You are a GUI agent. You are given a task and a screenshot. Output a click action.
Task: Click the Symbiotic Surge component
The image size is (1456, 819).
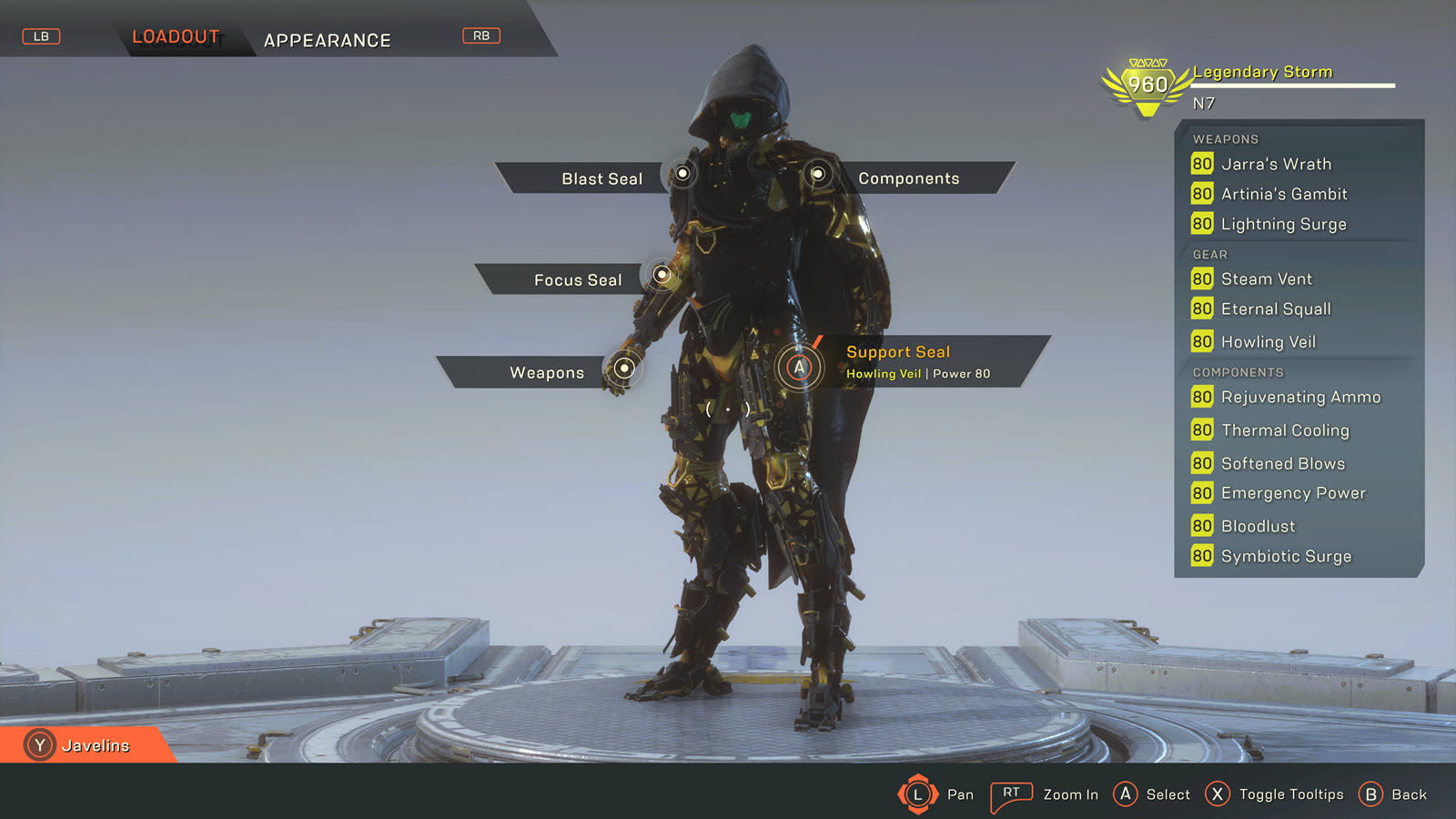(1286, 556)
